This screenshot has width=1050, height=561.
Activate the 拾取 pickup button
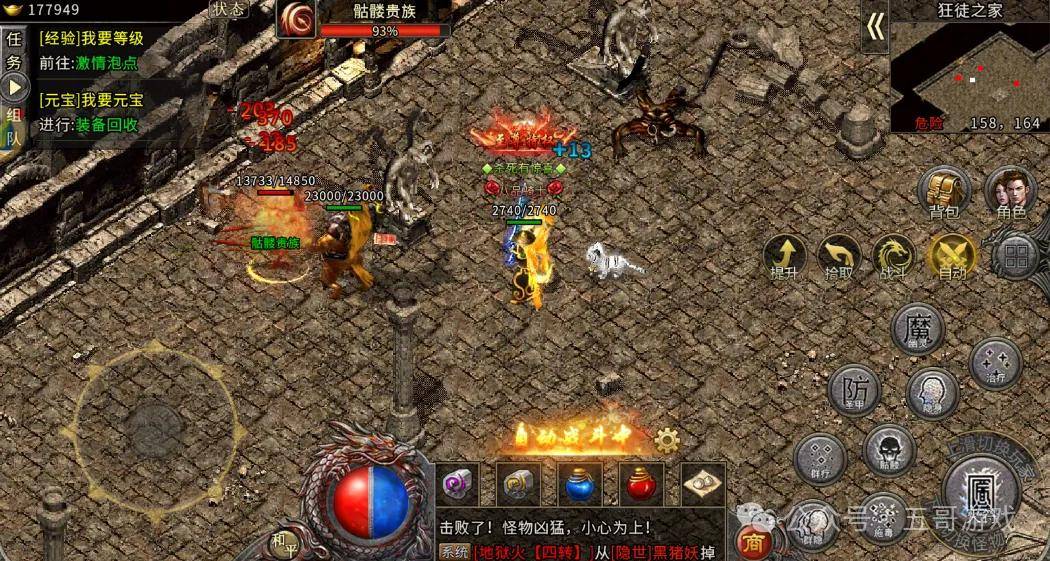[x=839, y=256]
